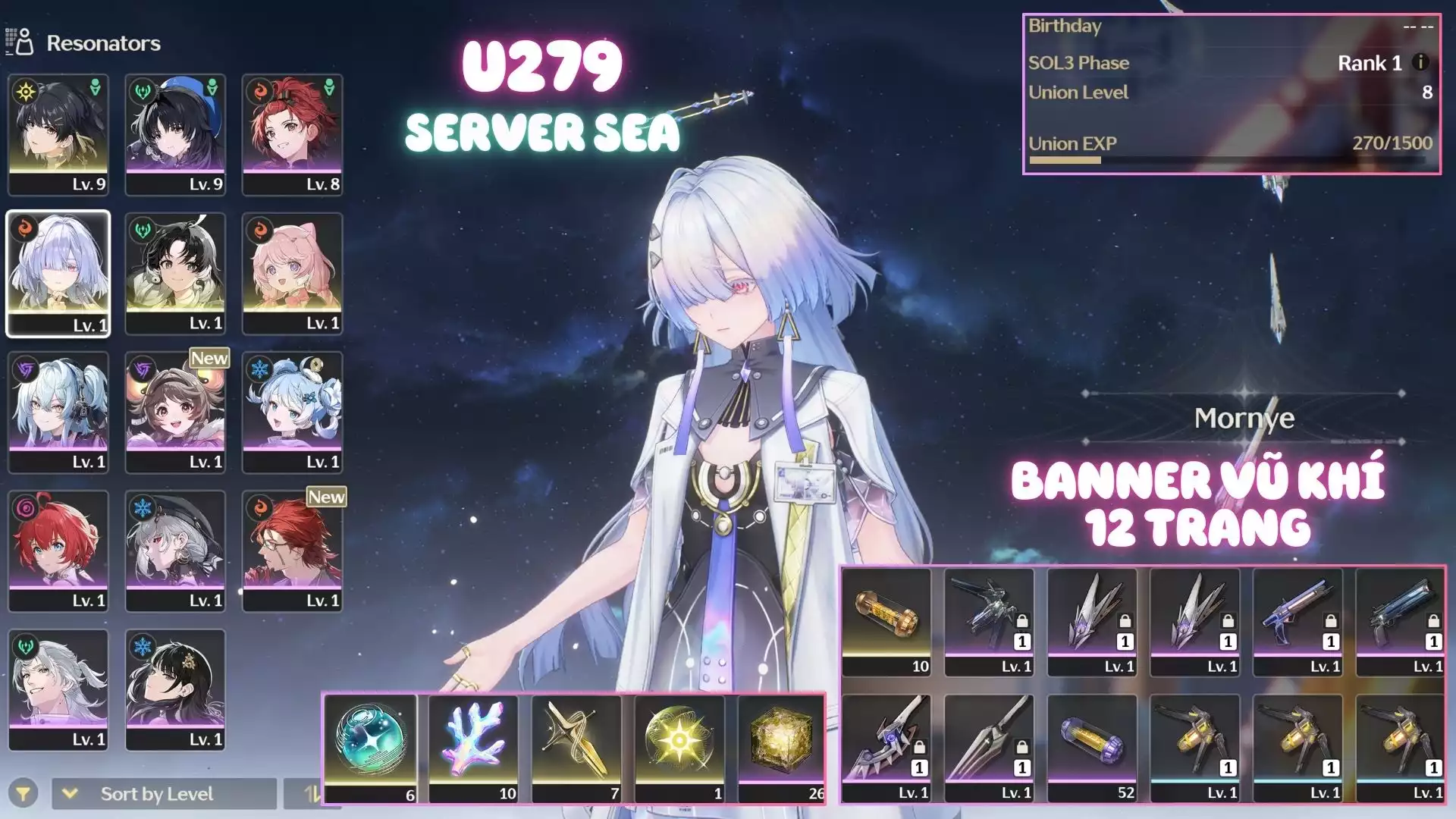The width and height of the screenshot is (1456, 819).
Task: Select the red-haired glasses resonator marked New
Action: pyautogui.click(x=292, y=551)
